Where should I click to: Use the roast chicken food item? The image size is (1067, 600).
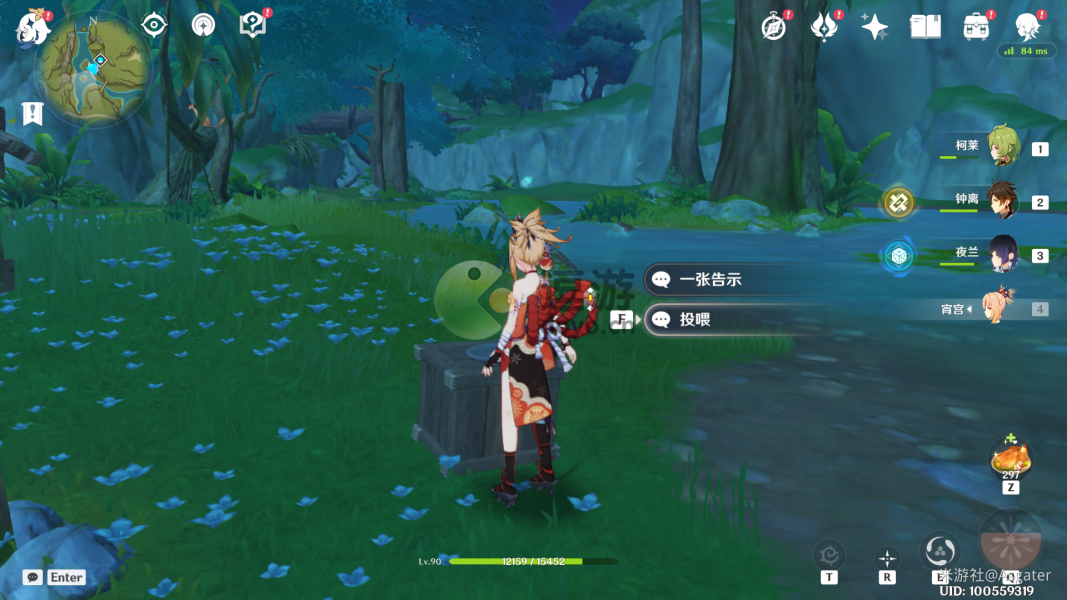click(1010, 459)
